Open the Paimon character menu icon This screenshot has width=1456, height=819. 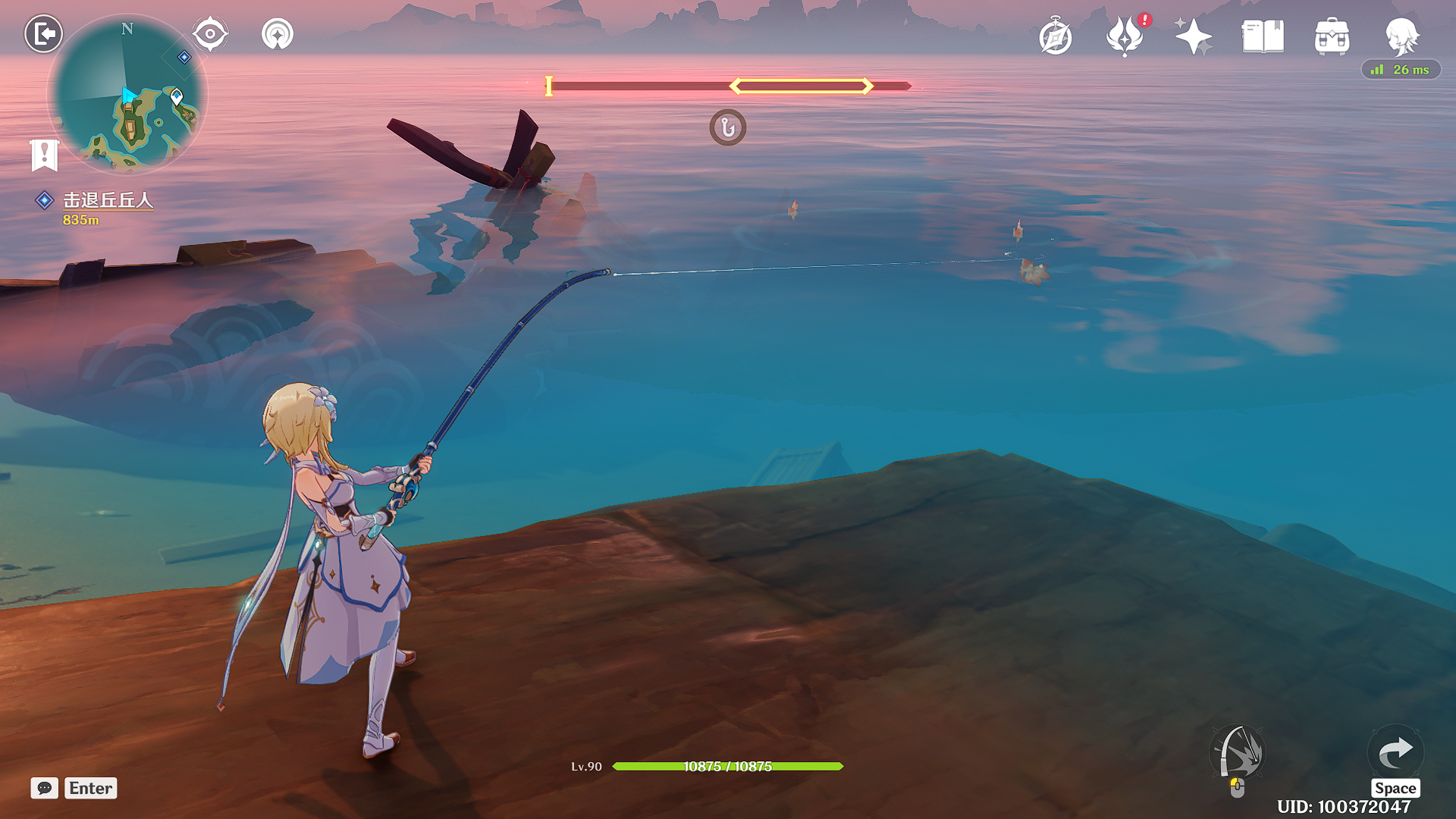tap(1401, 36)
